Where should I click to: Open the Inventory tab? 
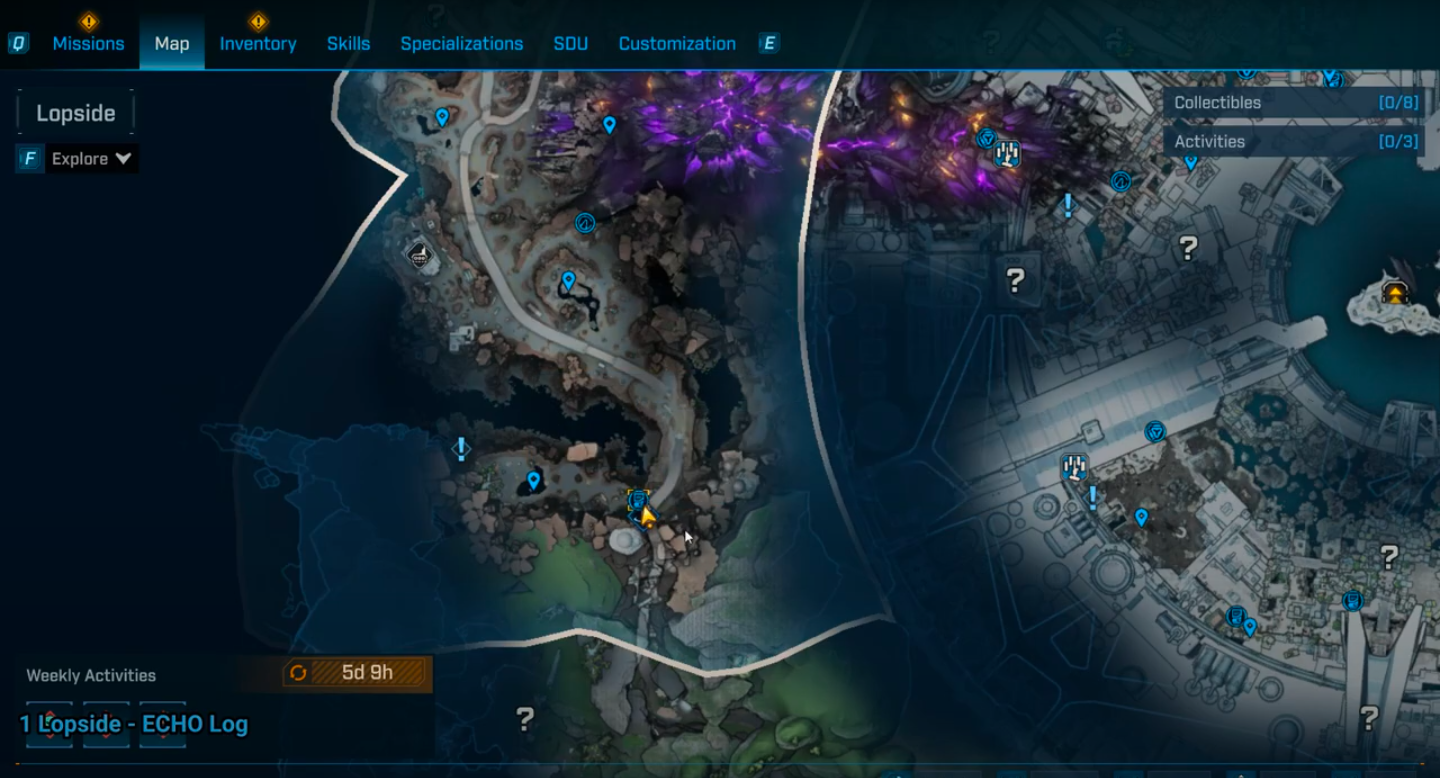[258, 44]
